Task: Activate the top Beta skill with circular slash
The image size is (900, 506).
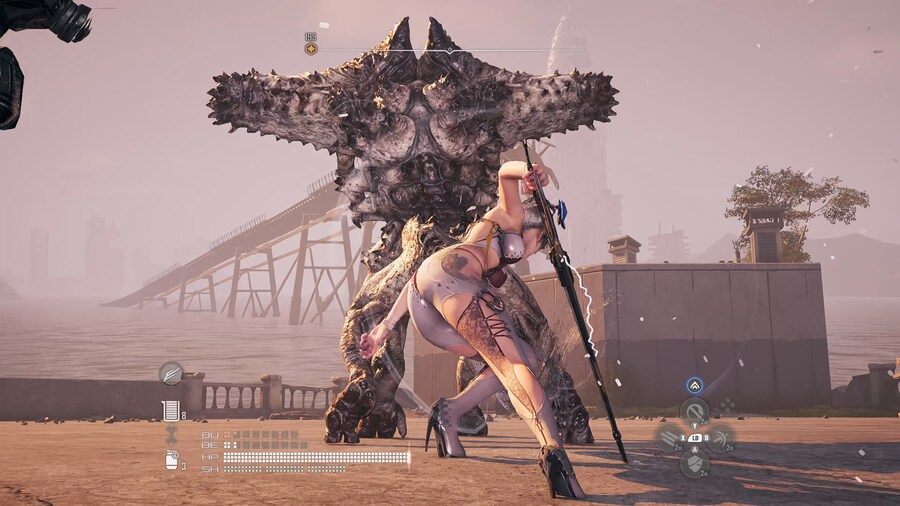Action: 695,410
